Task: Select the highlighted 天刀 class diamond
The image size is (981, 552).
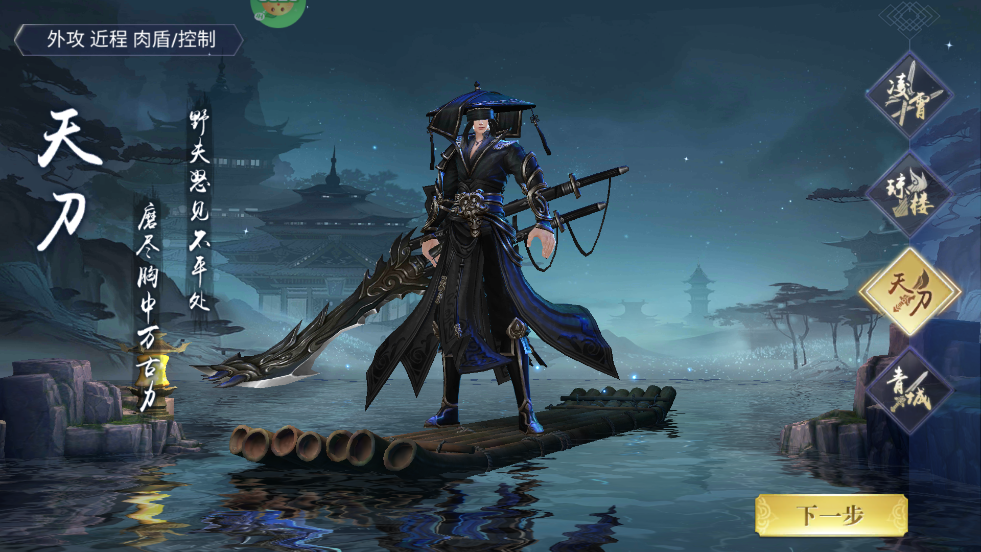Action: 909,291
